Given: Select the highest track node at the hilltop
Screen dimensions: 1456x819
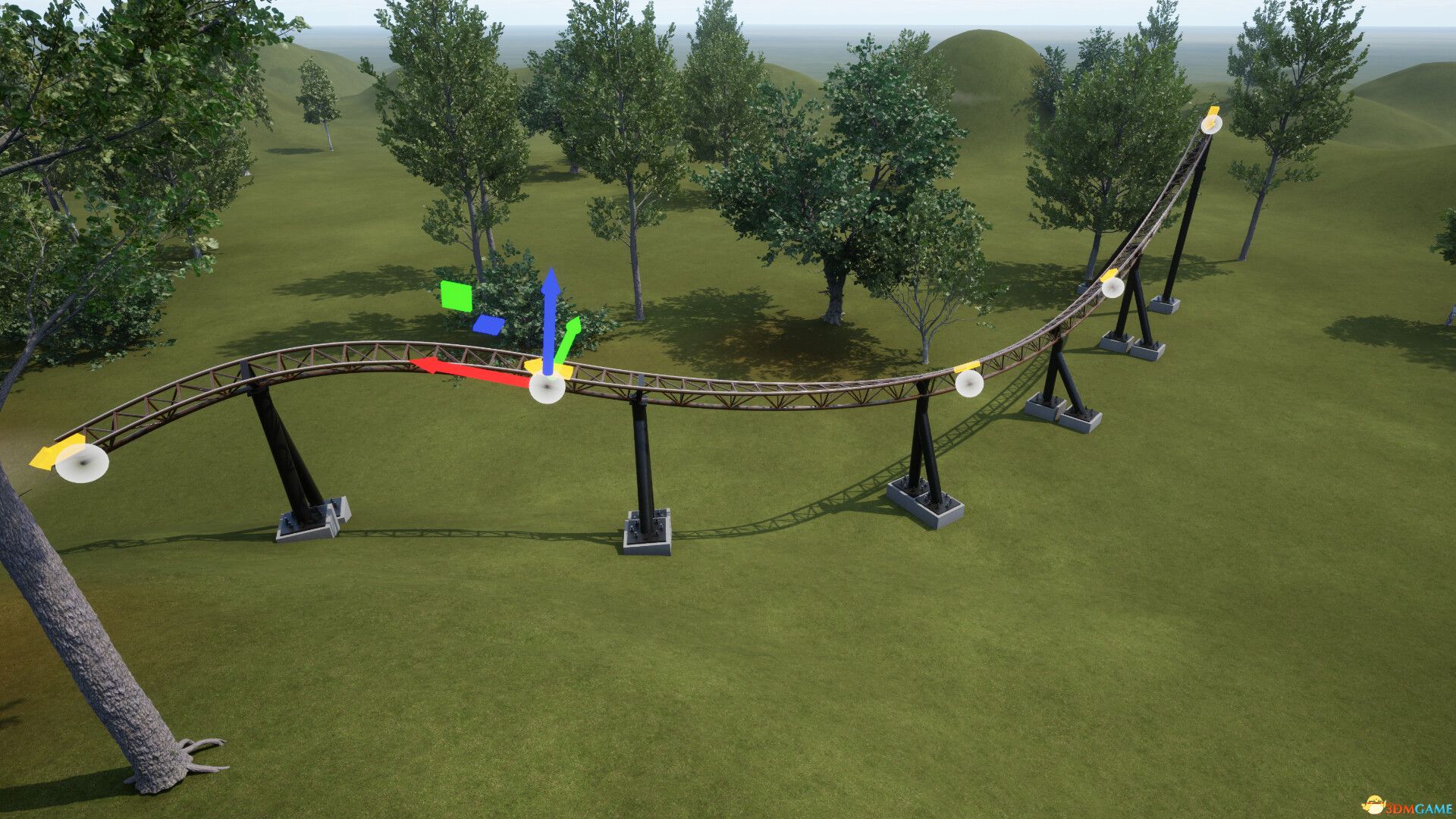Looking at the screenshot, I should click(x=1211, y=124).
